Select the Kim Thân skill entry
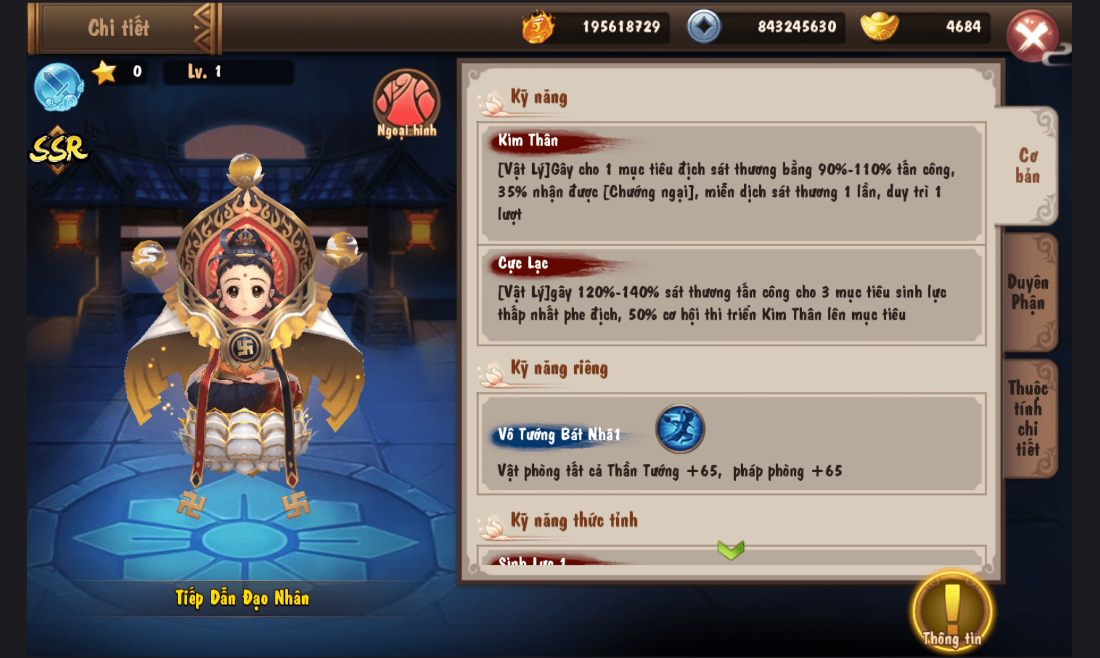1100x658 pixels. (x=731, y=182)
